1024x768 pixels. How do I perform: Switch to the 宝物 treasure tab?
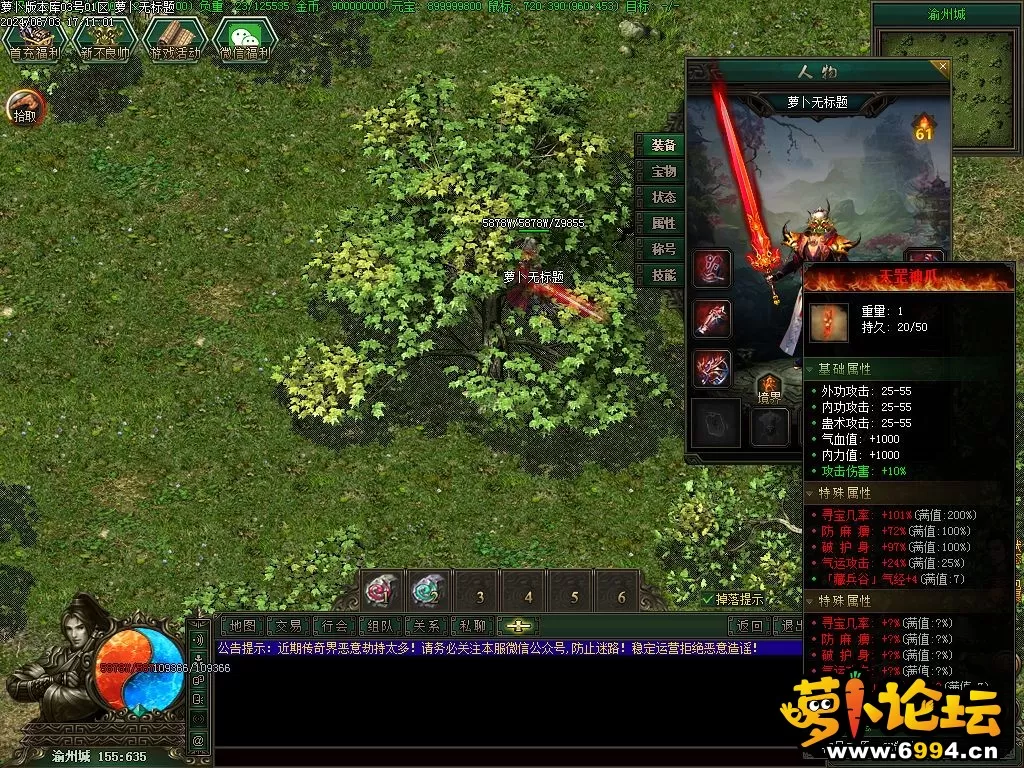tap(663, 172)
